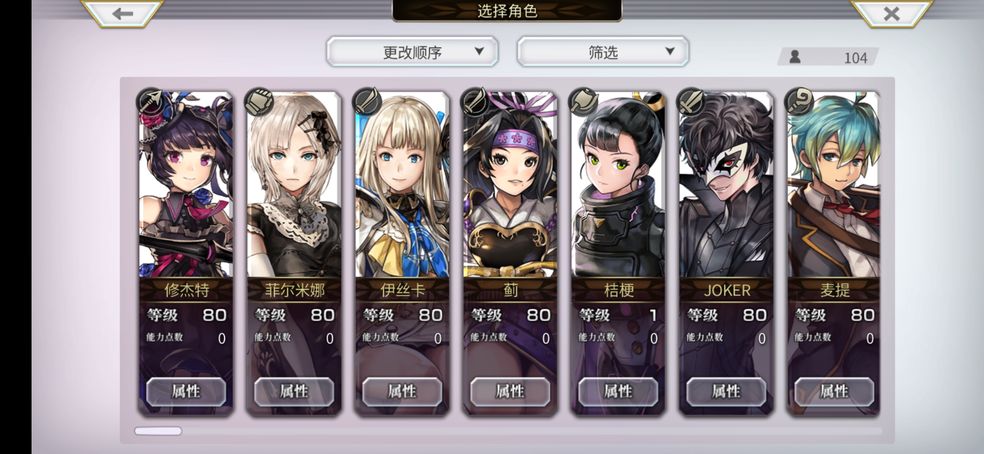984x454 pixels.
Task: Select the 蓟 character portrait
Action: coord(509,190)
